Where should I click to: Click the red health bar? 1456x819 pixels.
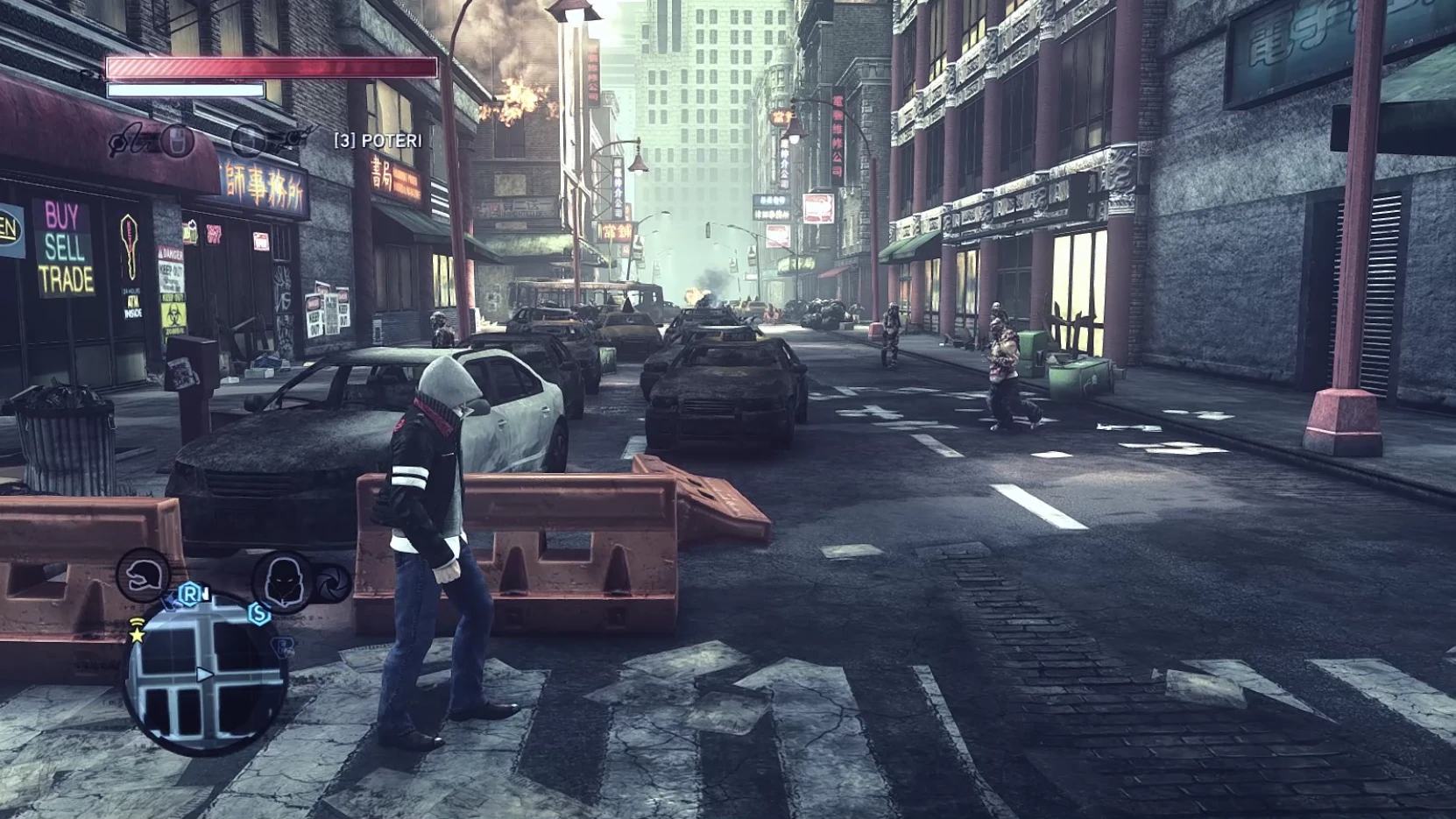pyautogui.click(x=272, y=67)
